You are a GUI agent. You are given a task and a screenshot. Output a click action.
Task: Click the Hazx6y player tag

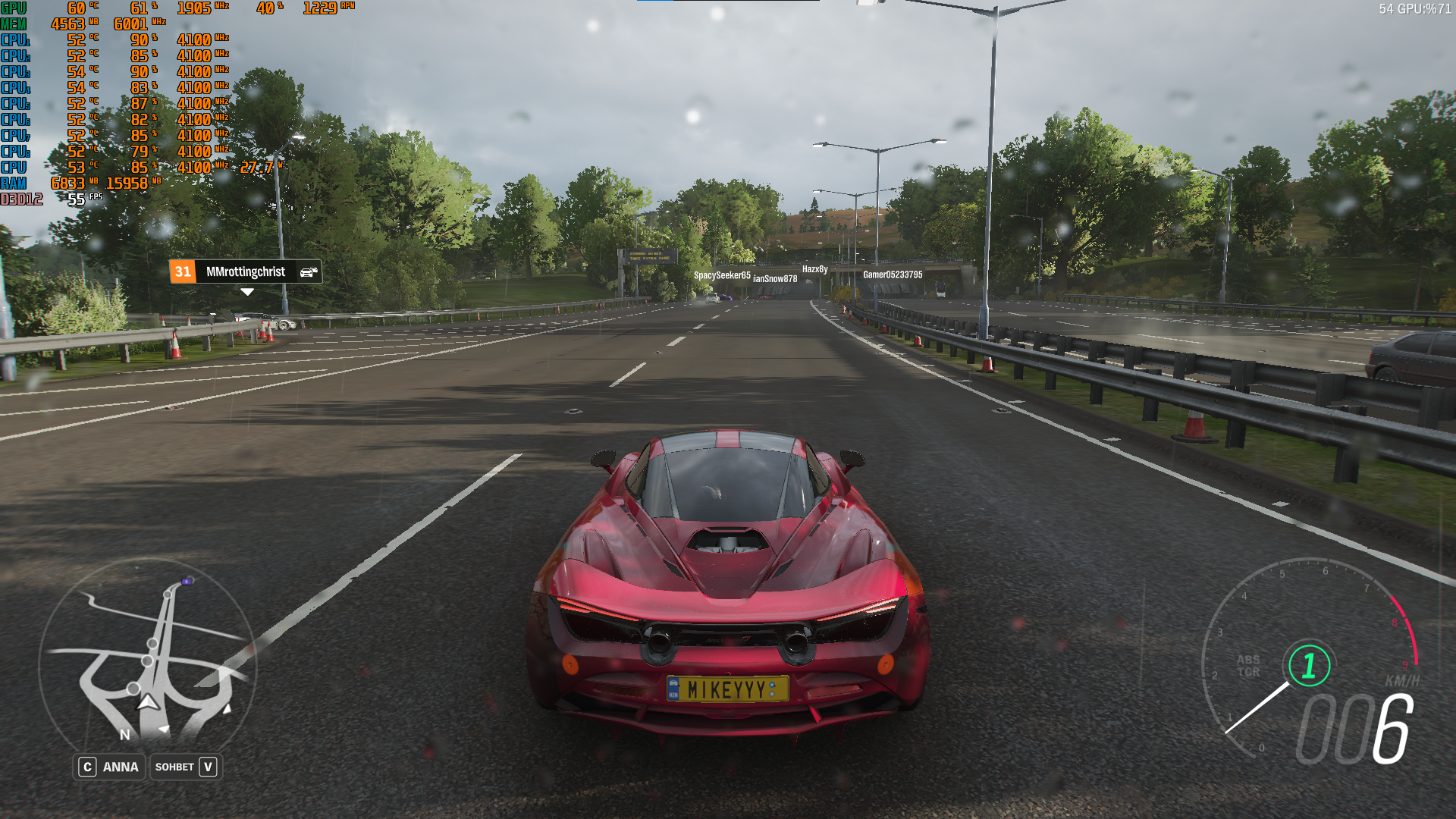[814, 269]
